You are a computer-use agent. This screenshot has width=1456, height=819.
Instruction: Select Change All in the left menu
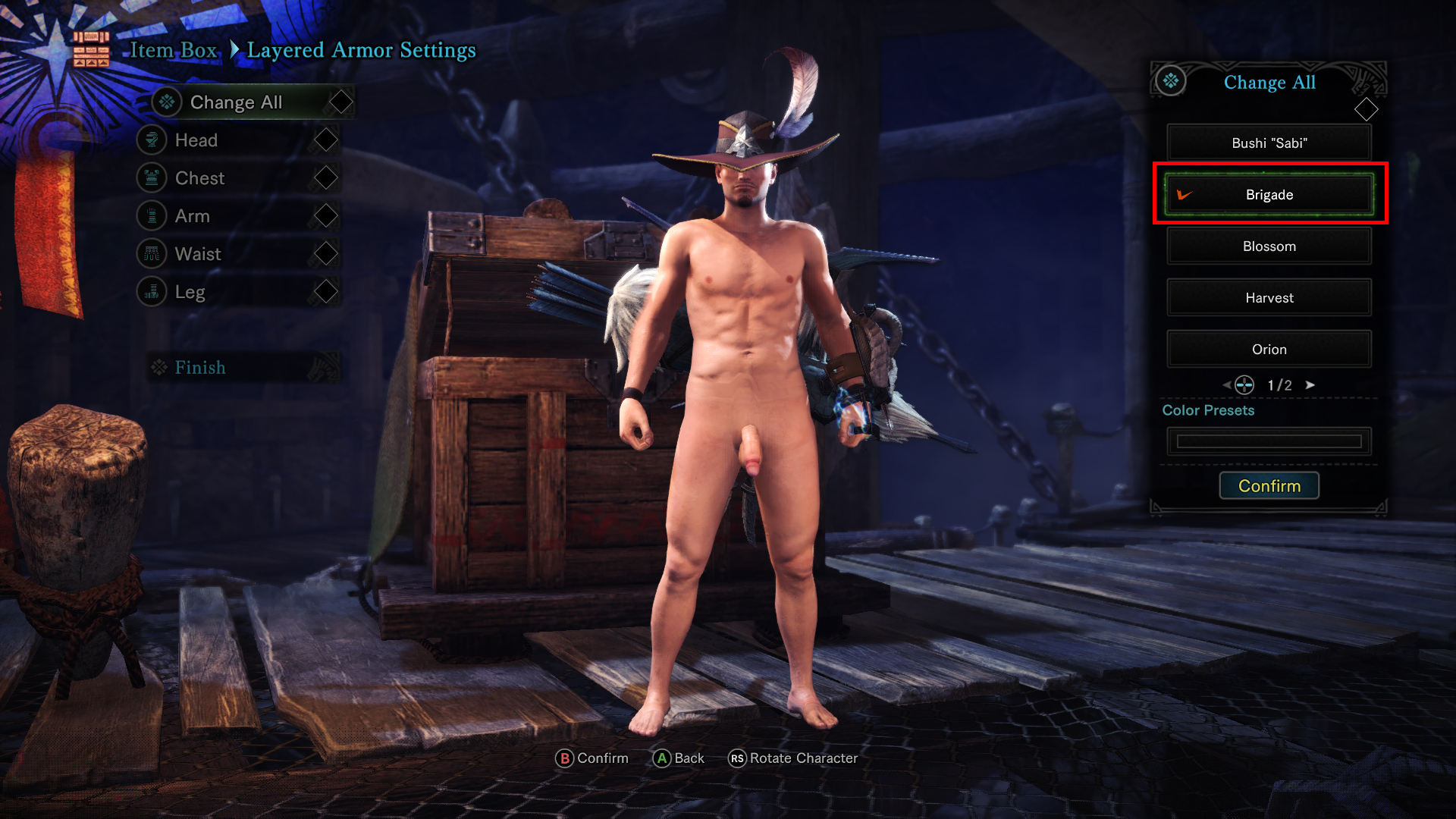click(236, 102)
